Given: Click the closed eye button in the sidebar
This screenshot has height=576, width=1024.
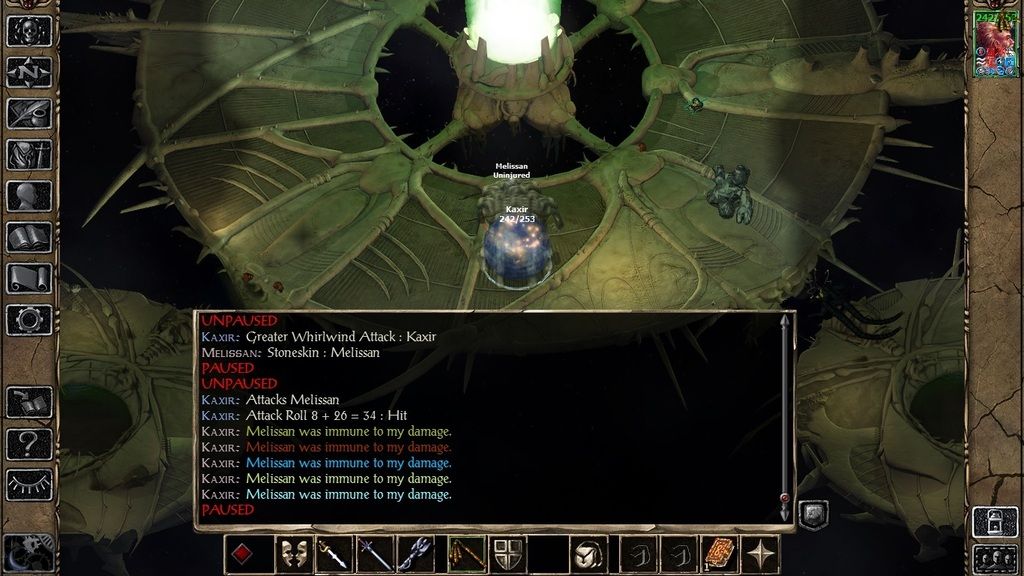Looking at the screenshot, I should (x=28, y=485).
